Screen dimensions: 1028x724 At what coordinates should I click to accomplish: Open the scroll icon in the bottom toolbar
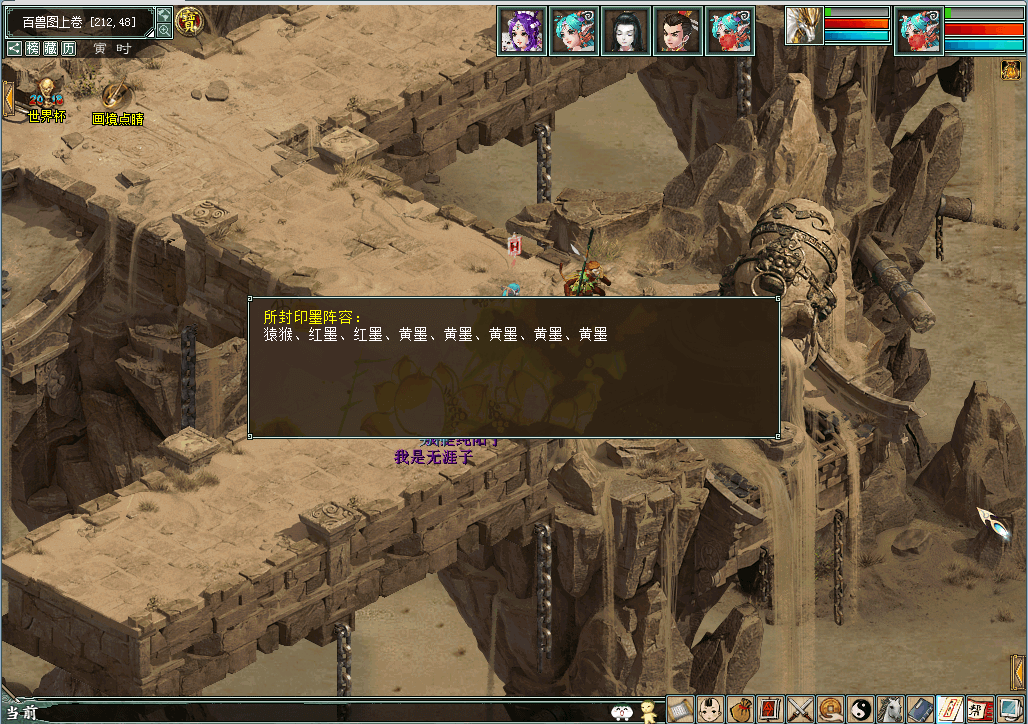(680, 709)
